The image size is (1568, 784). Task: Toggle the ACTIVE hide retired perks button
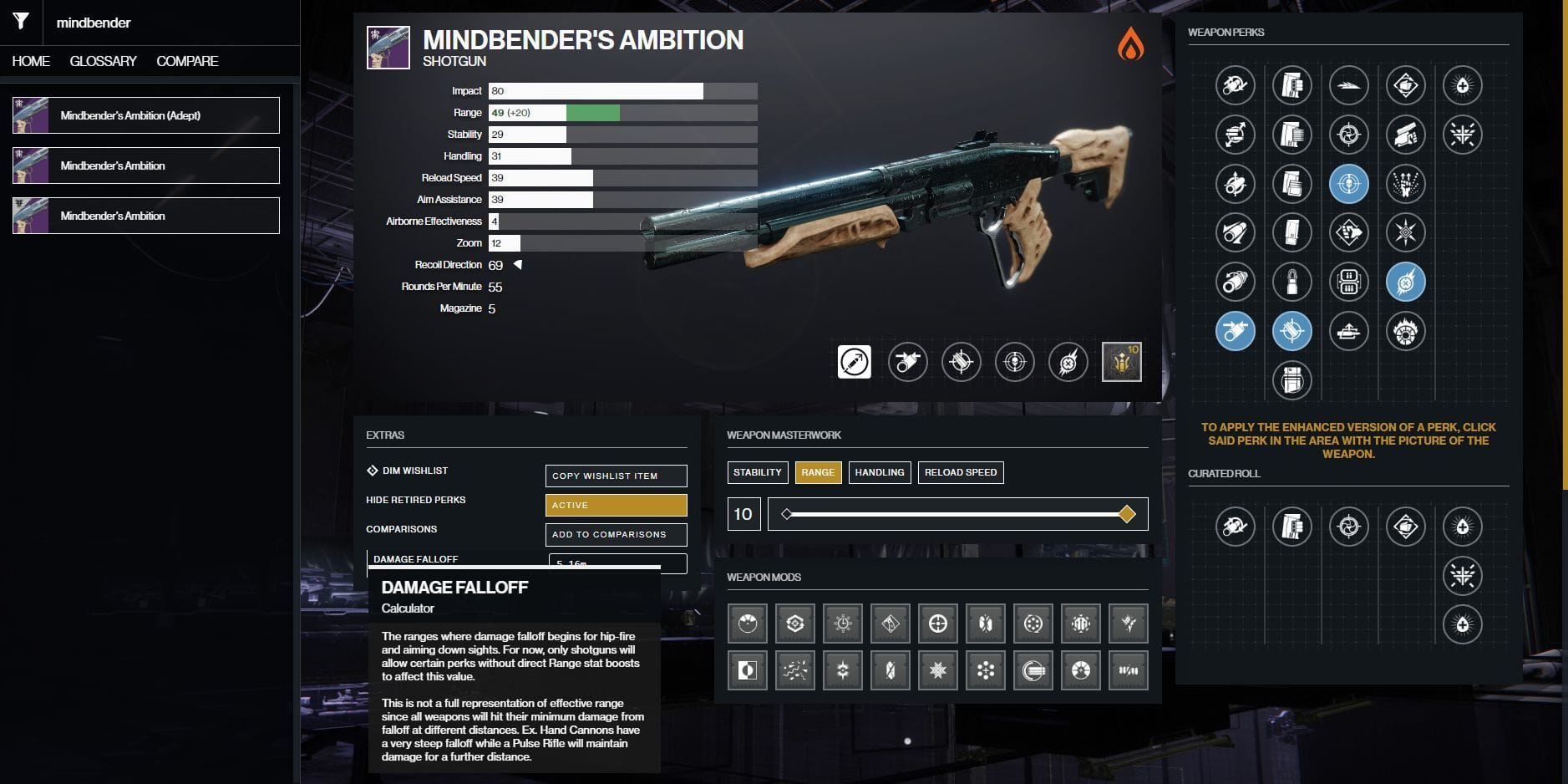[616, 505]
